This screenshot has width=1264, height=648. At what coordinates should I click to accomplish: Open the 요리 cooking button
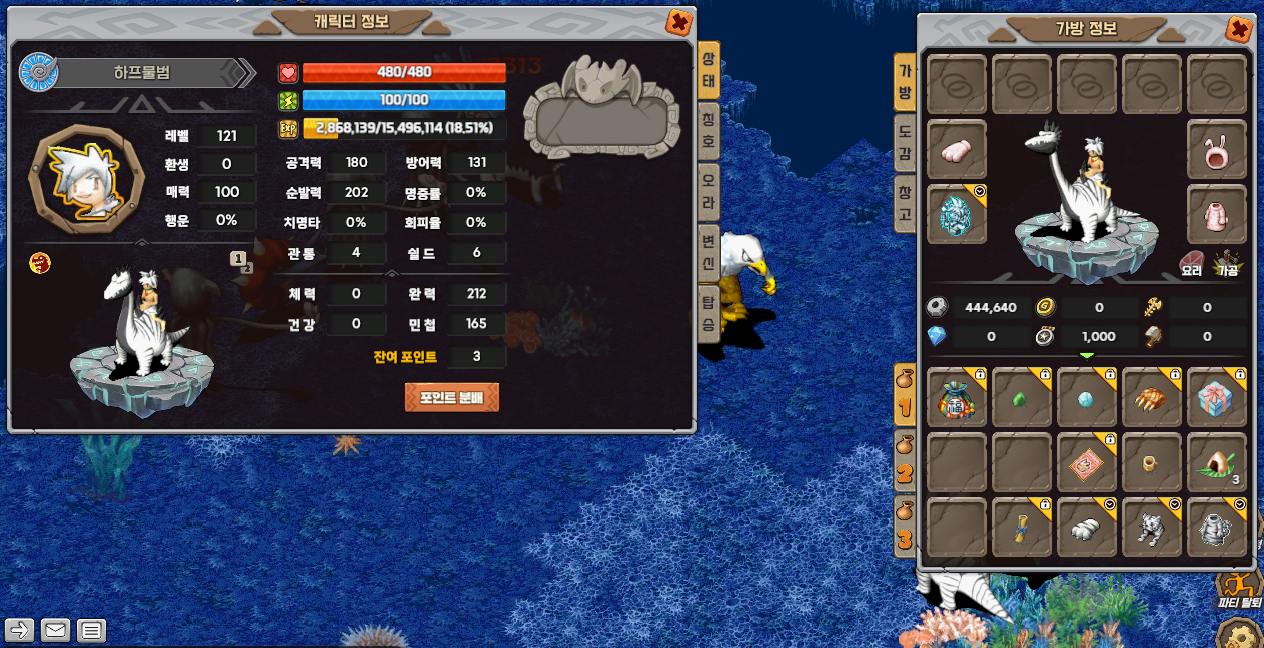(1193, 262)
